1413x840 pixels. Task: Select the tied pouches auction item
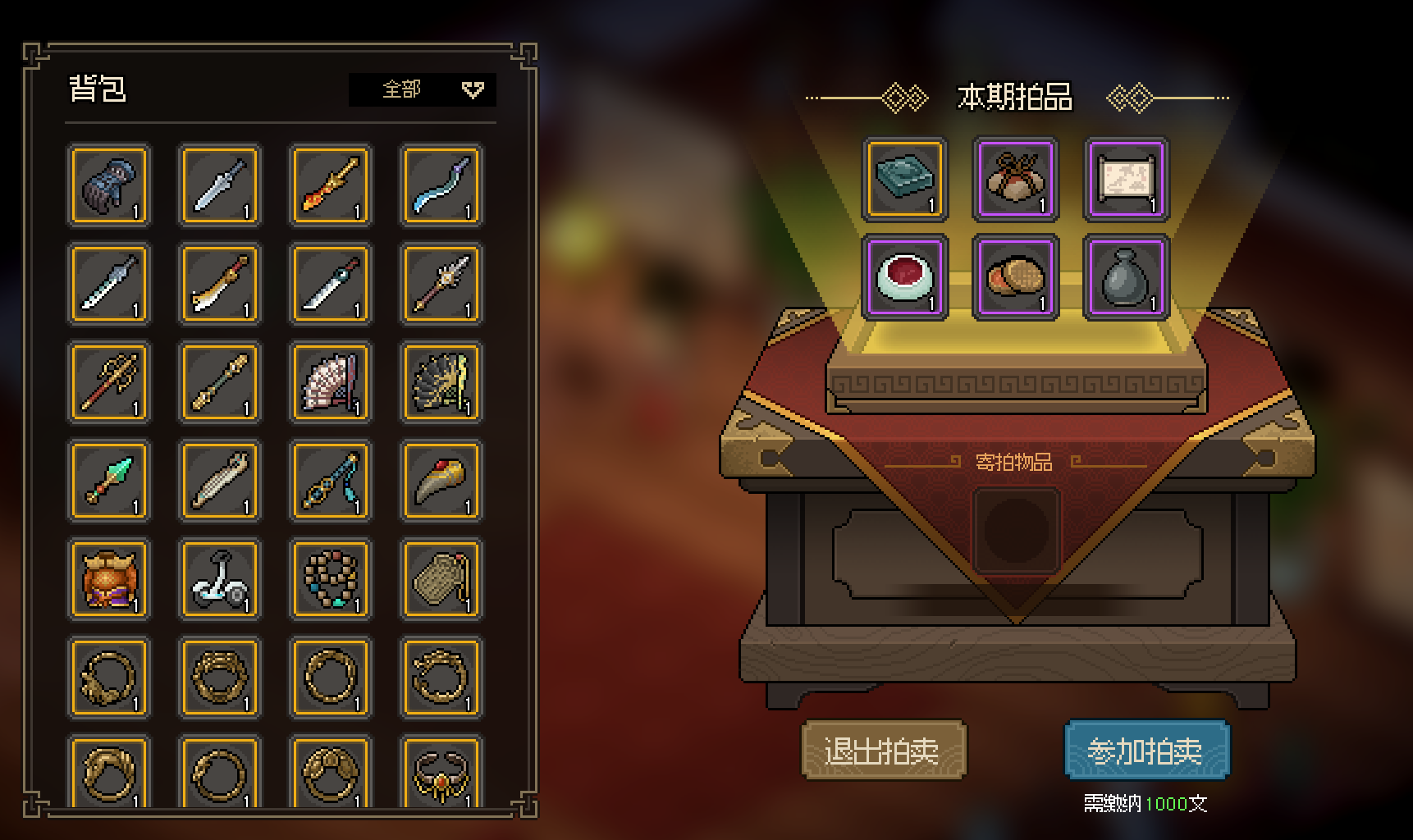[x=1015, y=179]
